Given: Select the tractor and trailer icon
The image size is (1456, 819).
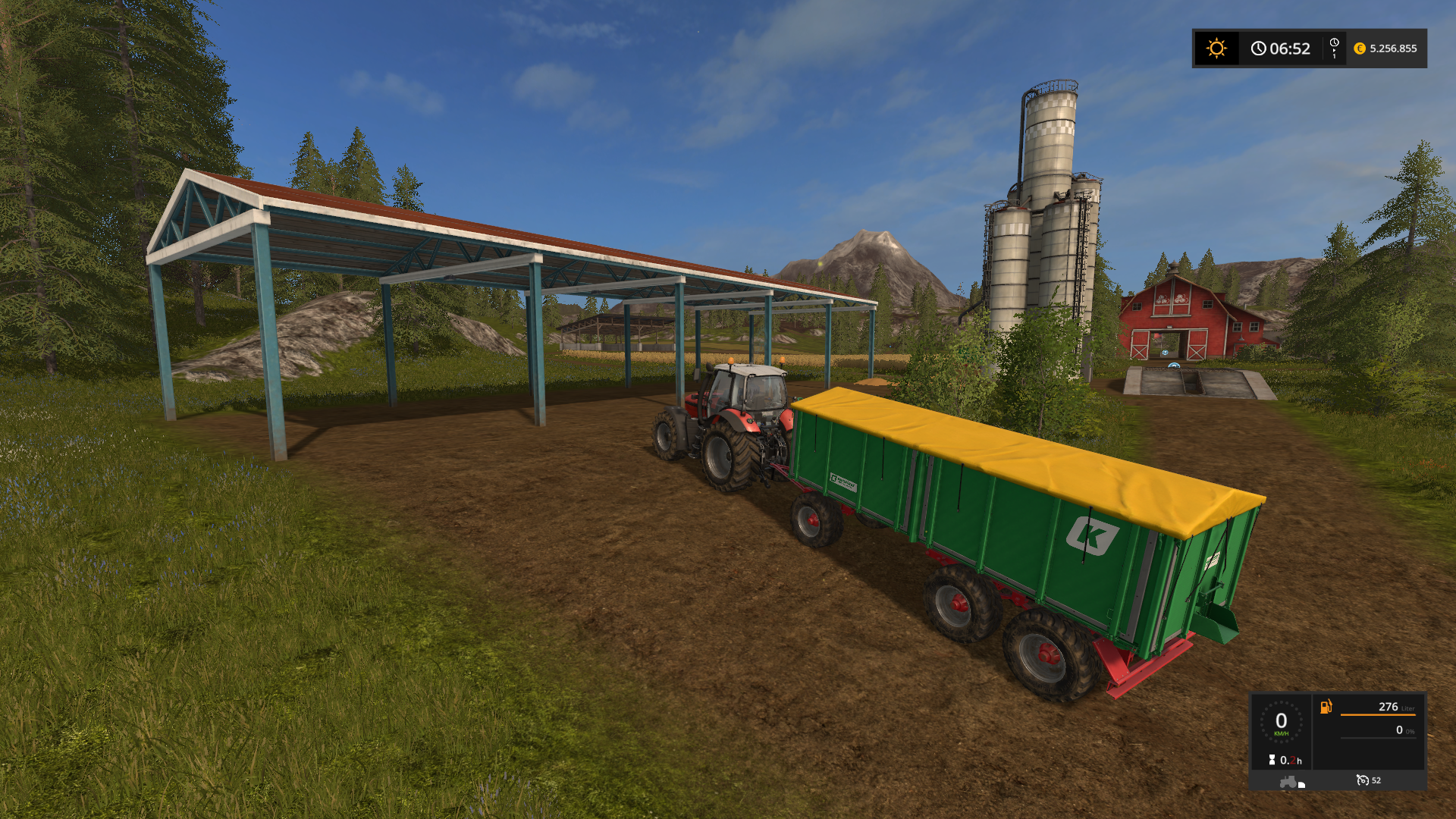Looking at the screenshot, I should (x=1291, y=782).
